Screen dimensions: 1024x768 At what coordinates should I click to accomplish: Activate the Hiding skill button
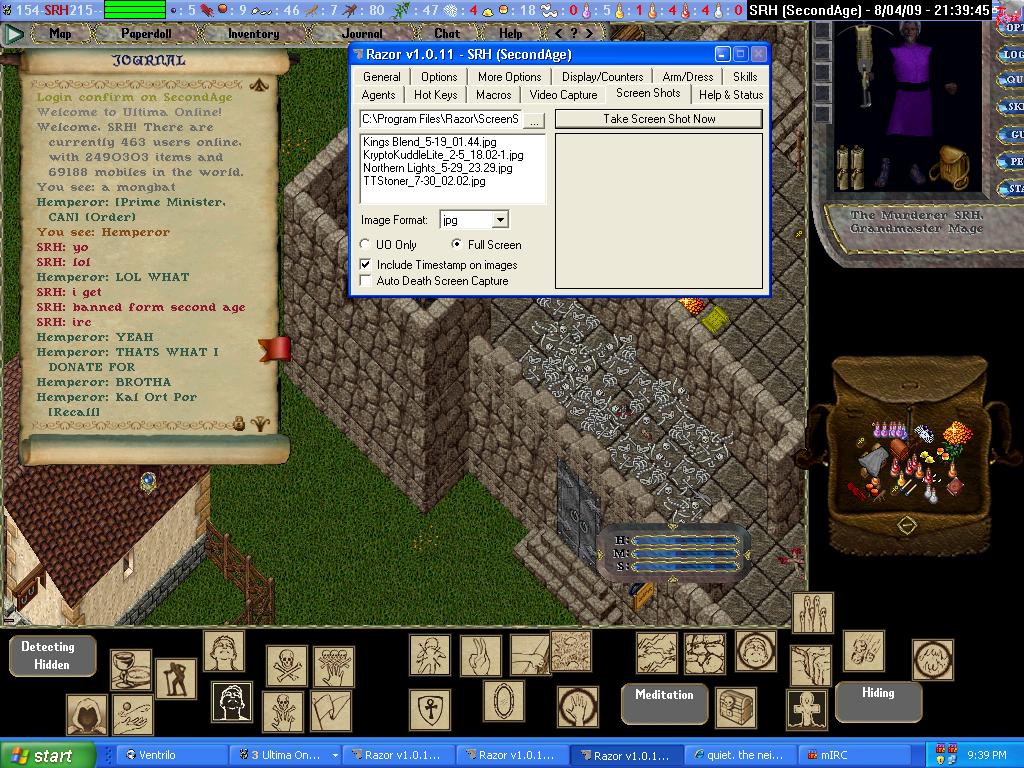[878, 692]
